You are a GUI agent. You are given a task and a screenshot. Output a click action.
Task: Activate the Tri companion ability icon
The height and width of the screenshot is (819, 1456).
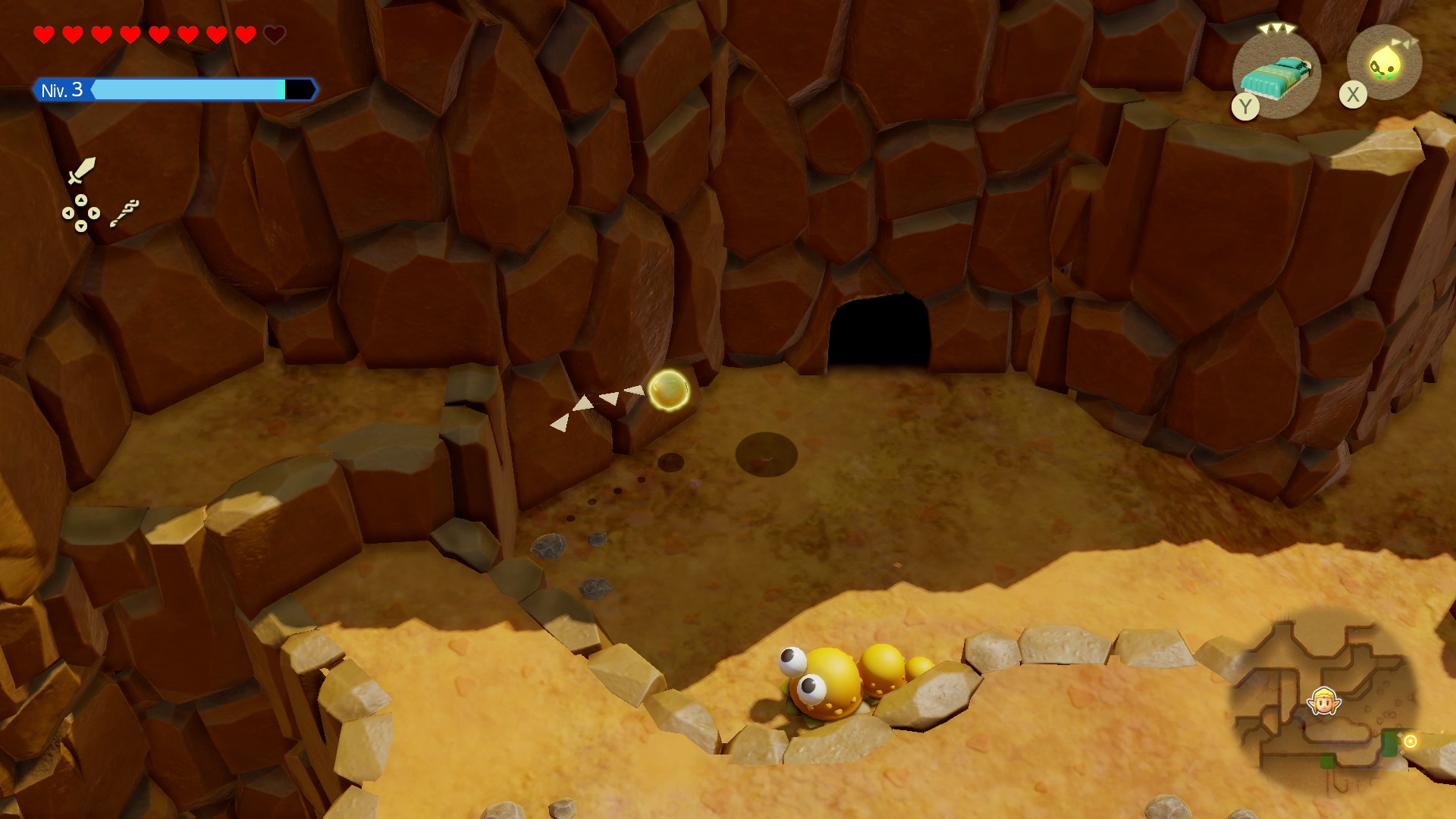pos(1385,63)
